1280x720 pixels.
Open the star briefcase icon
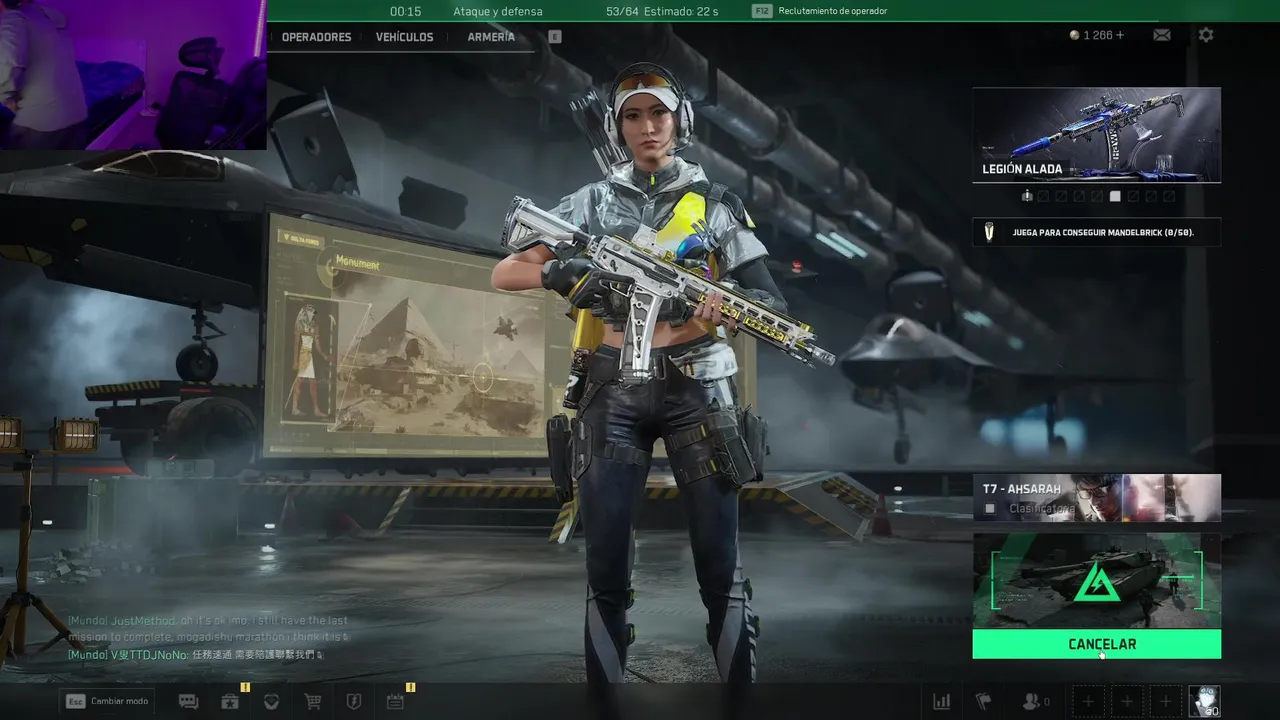point(230,702)
